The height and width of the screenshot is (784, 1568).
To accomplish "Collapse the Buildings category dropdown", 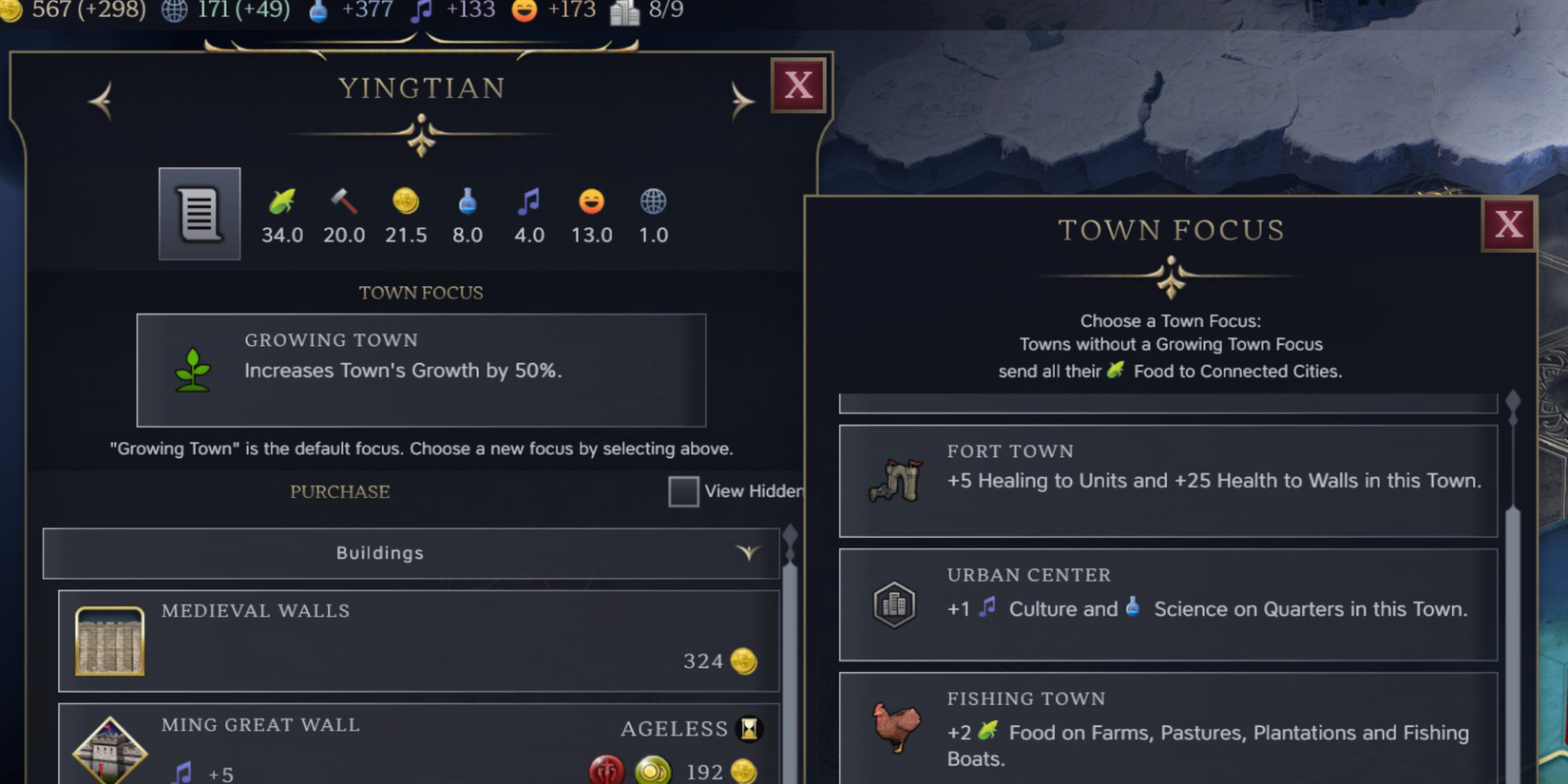I will pos(749,552).
